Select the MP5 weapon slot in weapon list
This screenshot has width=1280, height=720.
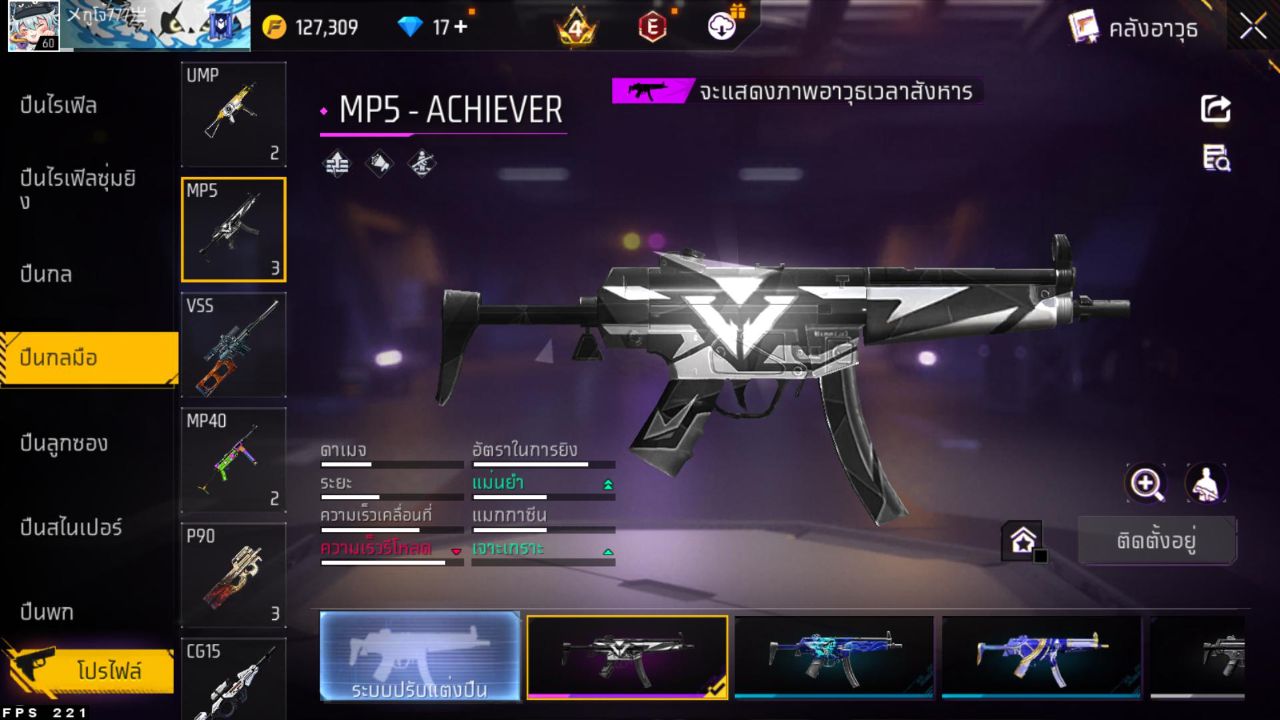click(x=233, y=228)
